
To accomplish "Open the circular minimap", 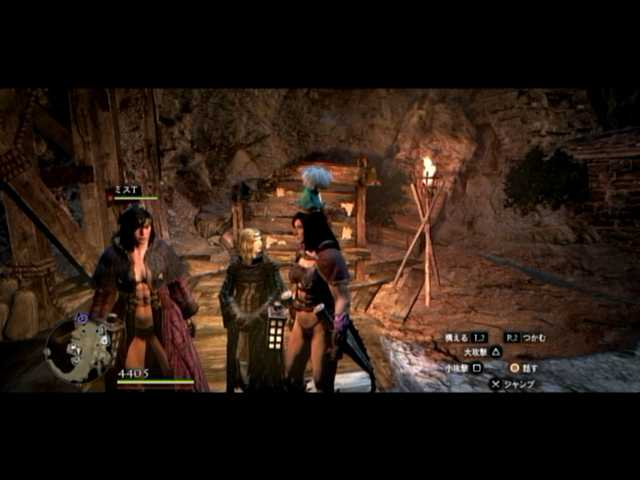I will [82, 349].
